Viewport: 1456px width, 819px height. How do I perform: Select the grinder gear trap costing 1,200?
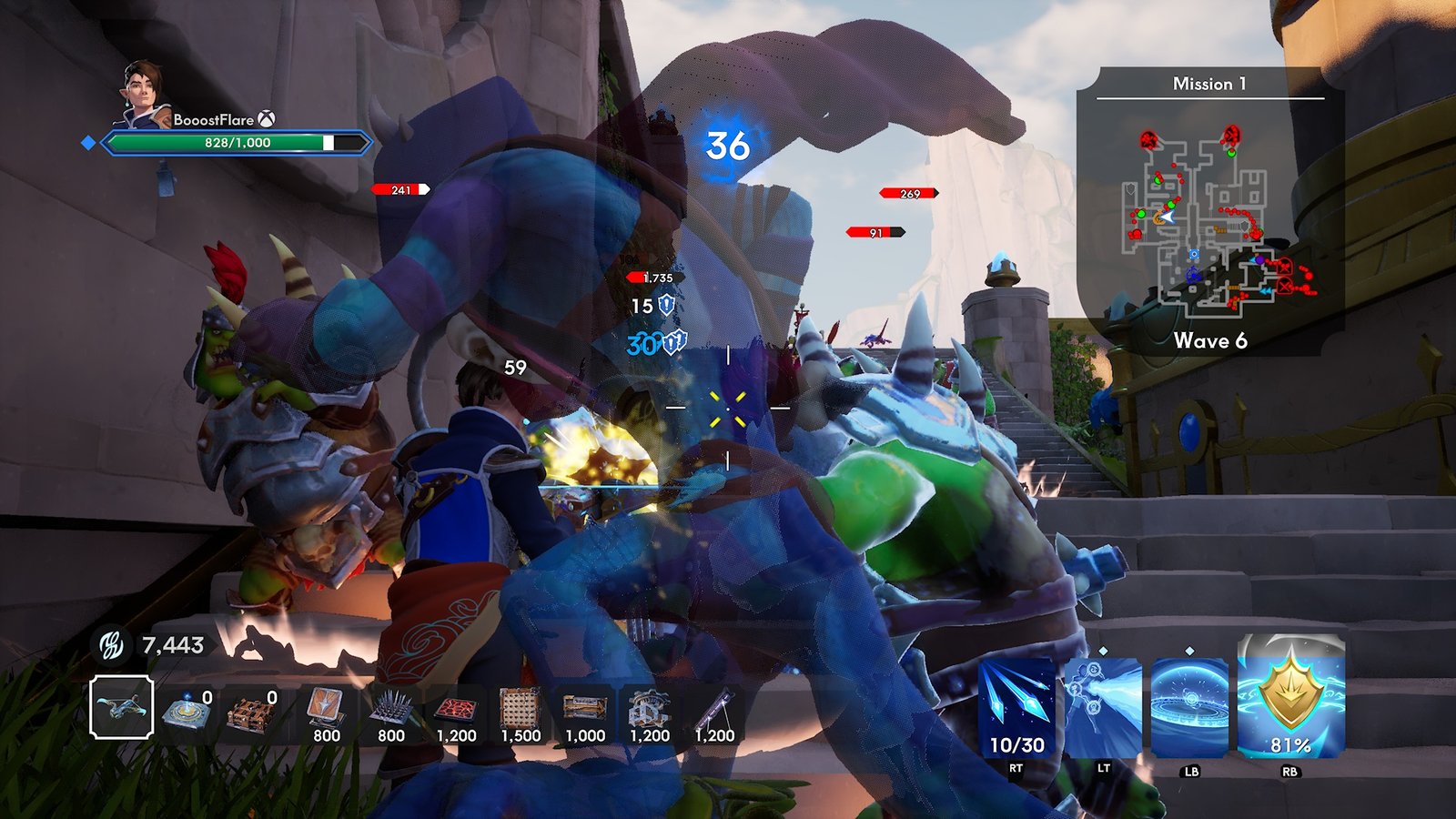pyautogui.click(x=650, y=710)
